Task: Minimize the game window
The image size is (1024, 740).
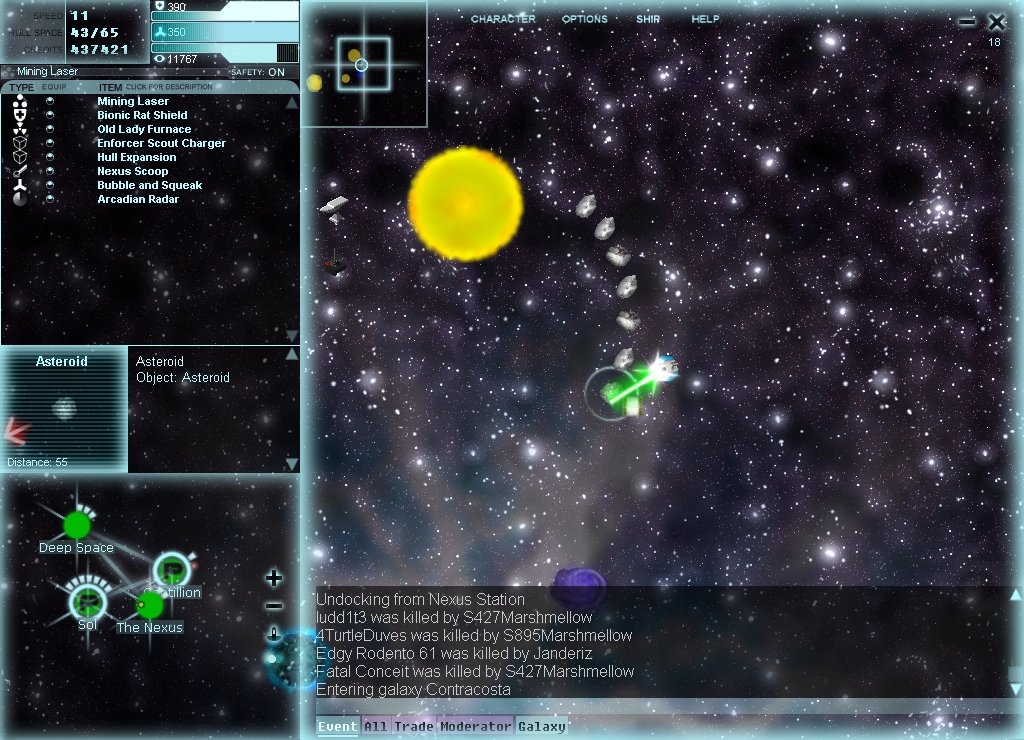Action: point(967,22)
